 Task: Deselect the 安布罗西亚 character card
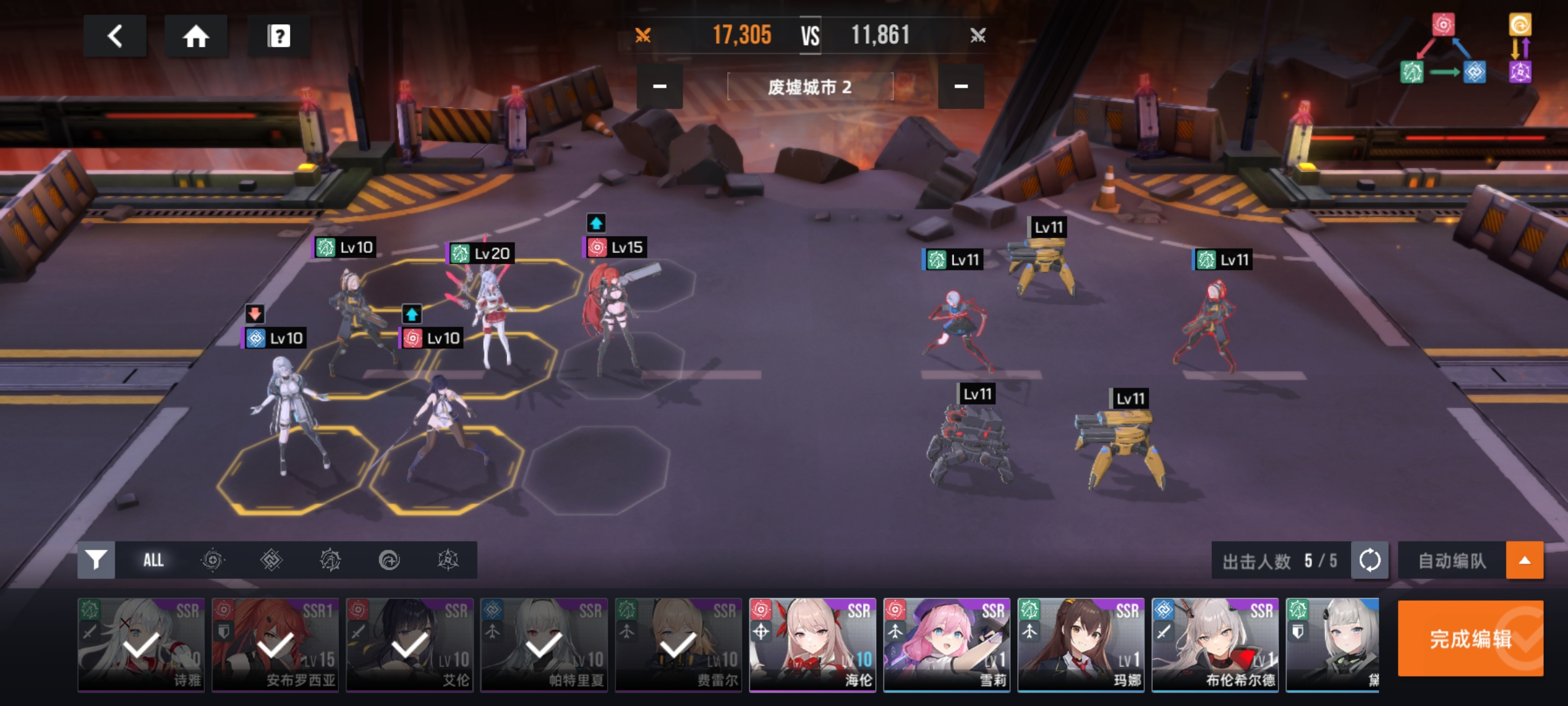click(275, 644)
